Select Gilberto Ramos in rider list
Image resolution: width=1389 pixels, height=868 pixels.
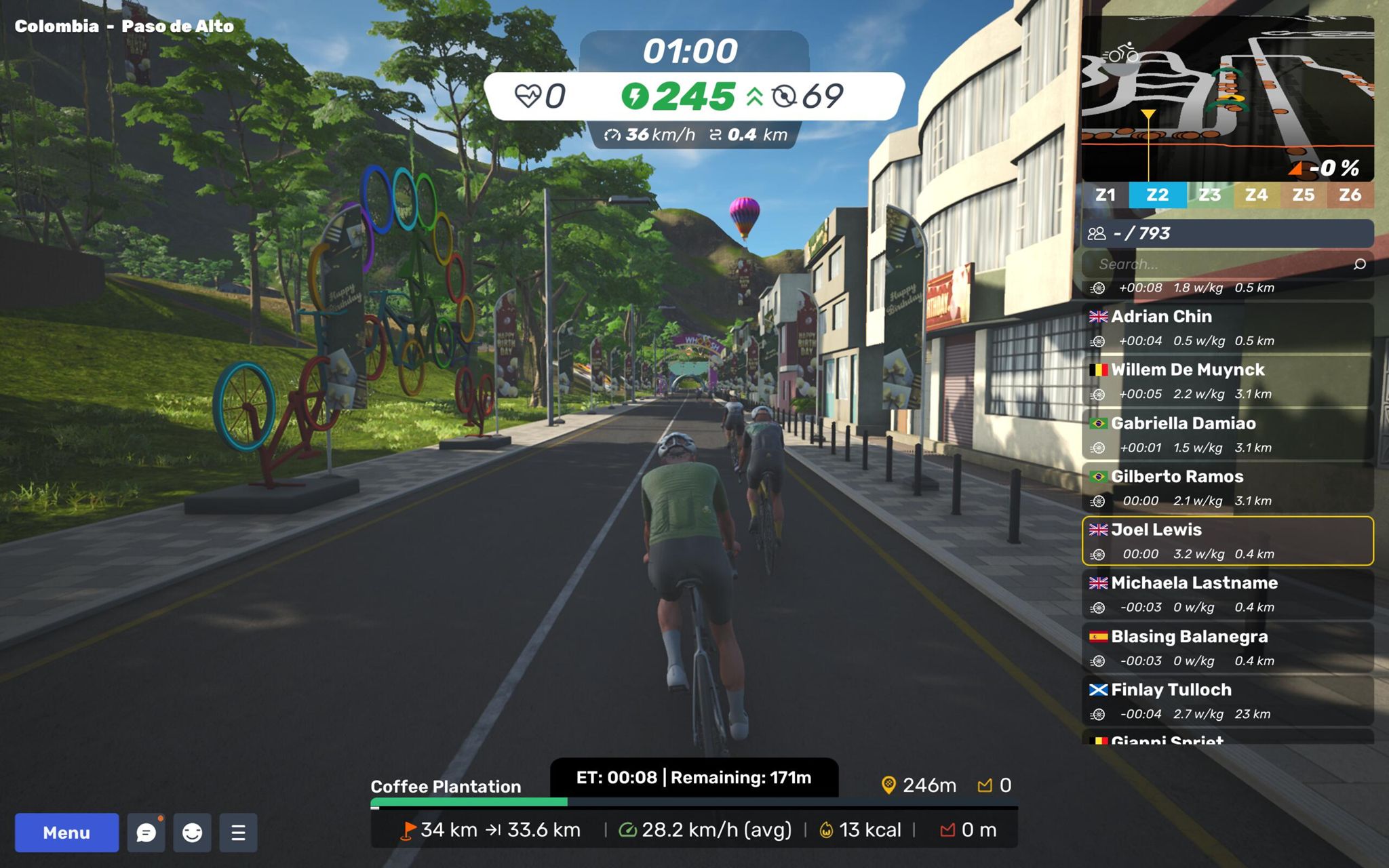[x=1228, y=488]
